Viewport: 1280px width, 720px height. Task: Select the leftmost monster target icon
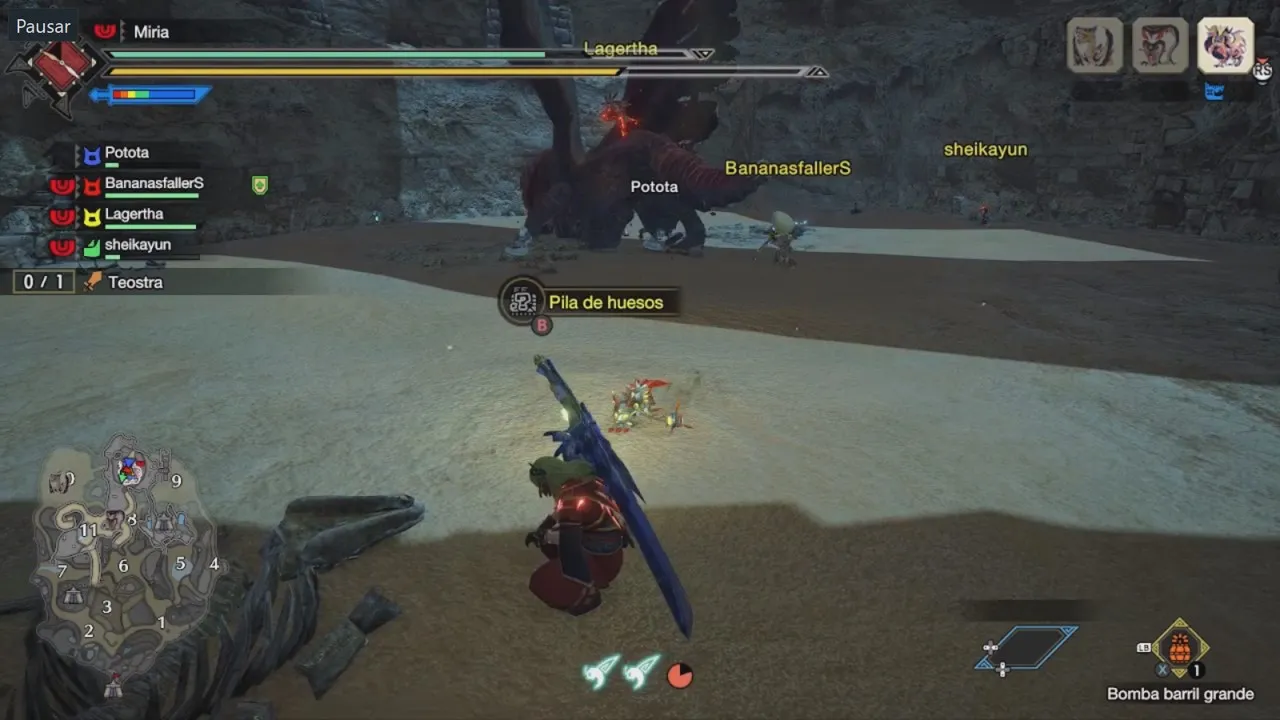(1095, 45)
